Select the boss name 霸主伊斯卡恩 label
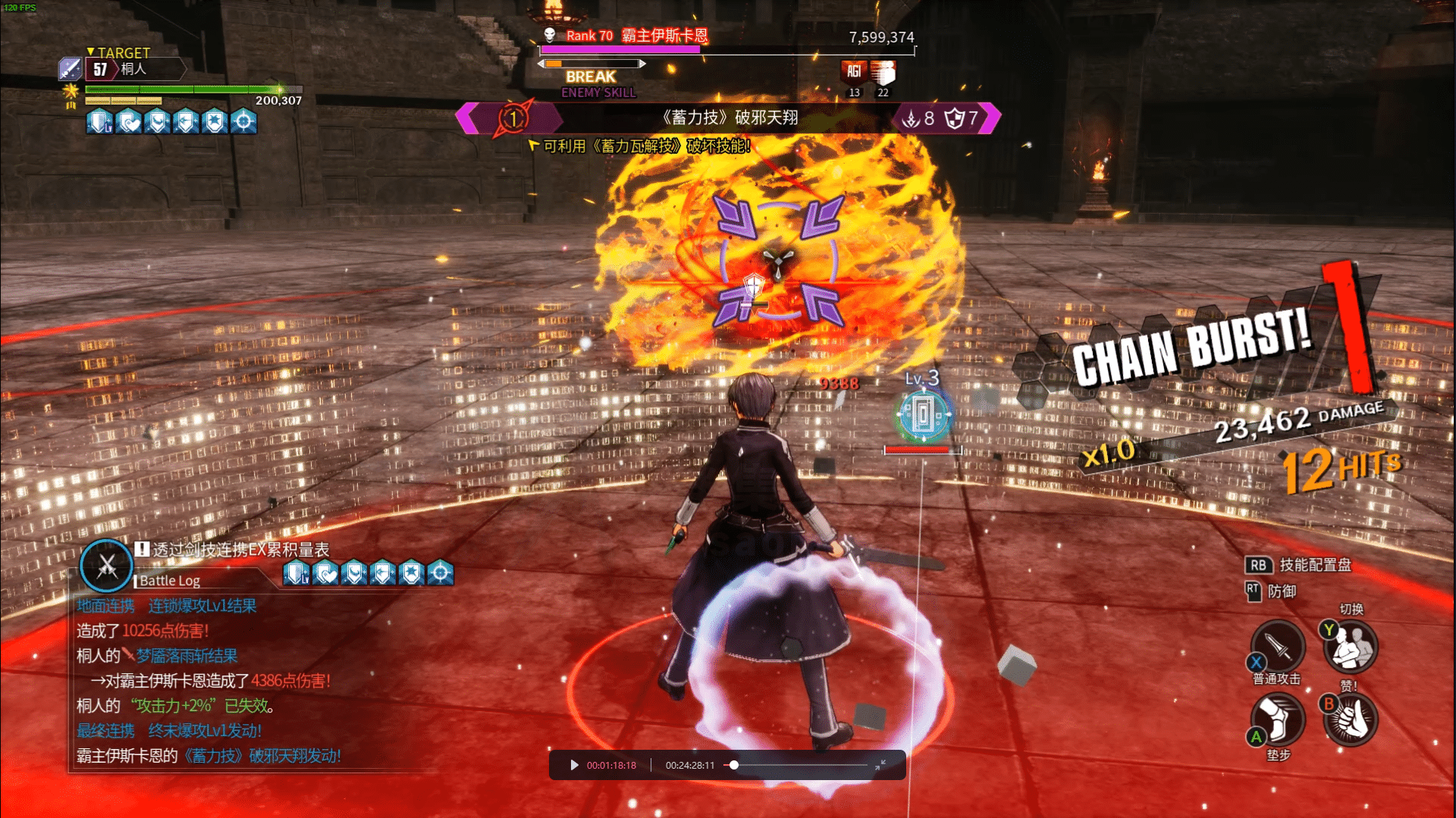Image resolution: width=1456 pixels, height=818 pixels. coord(664,36)
